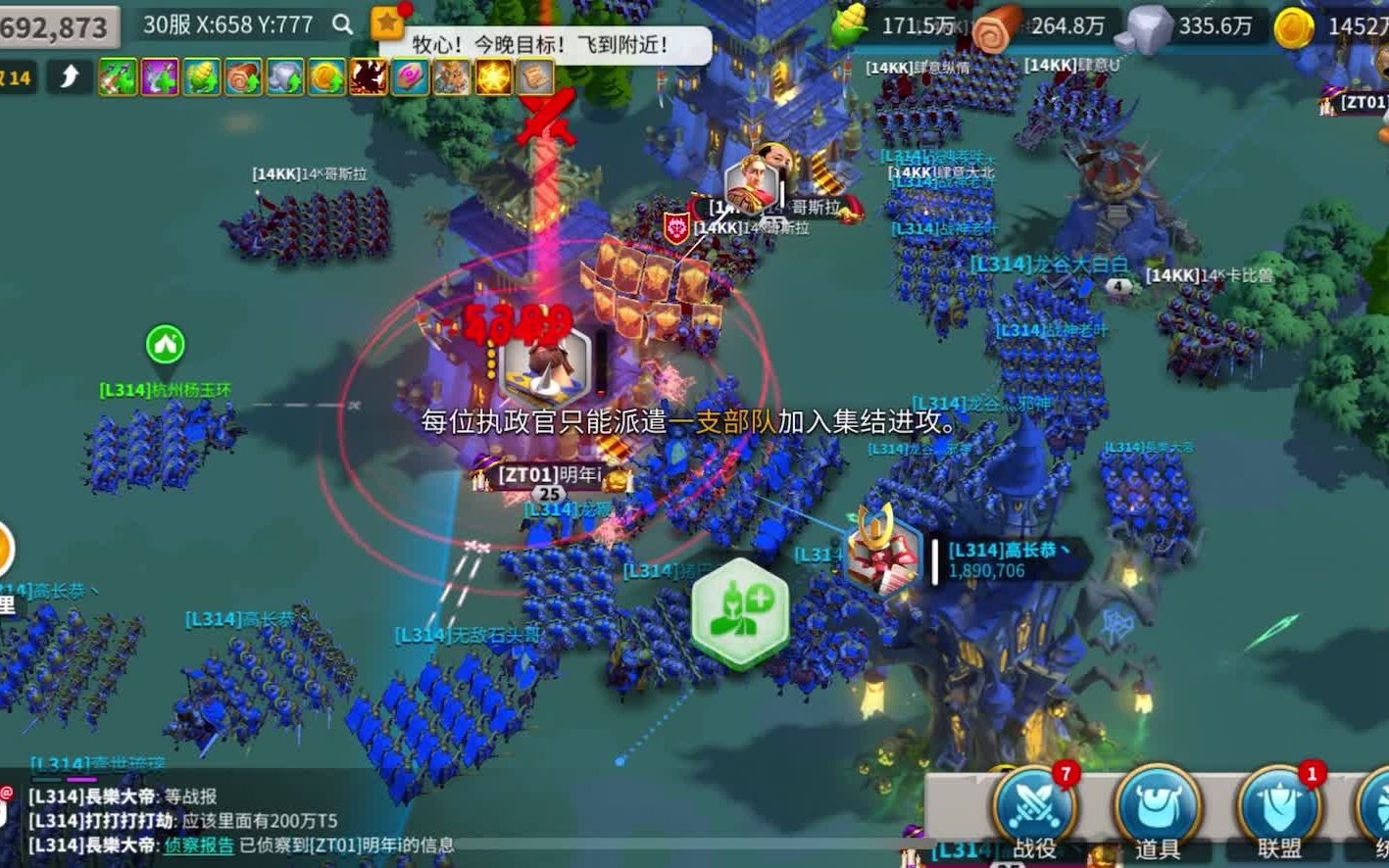Open the coordinate search magnifier
This screenshot has width=1389, height=868.
click(x=342, y=24)
